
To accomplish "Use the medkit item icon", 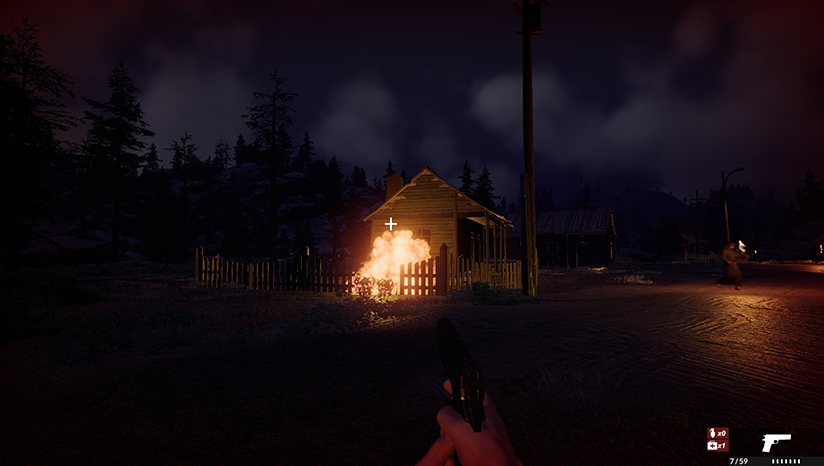I will pyautogui.click(x=712, y=445).
